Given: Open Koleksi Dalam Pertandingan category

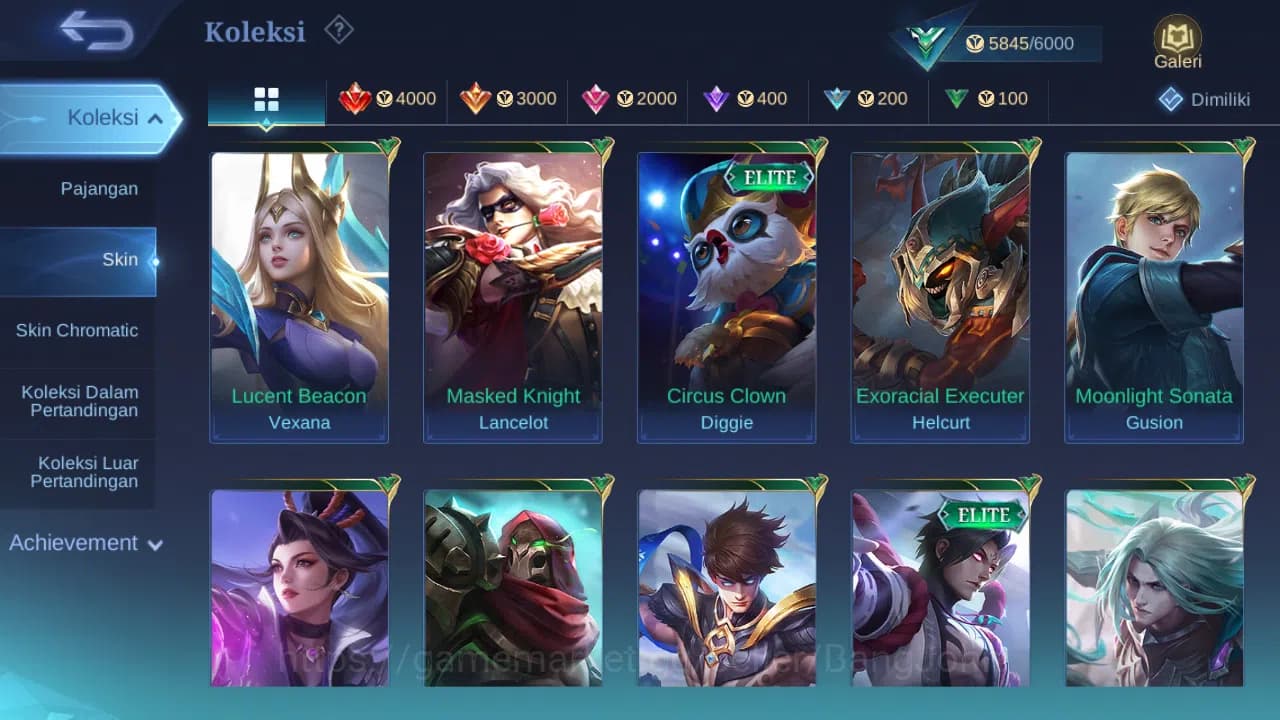Looking at the screenshot, I should pyautogui.click(x=79, y=401).
